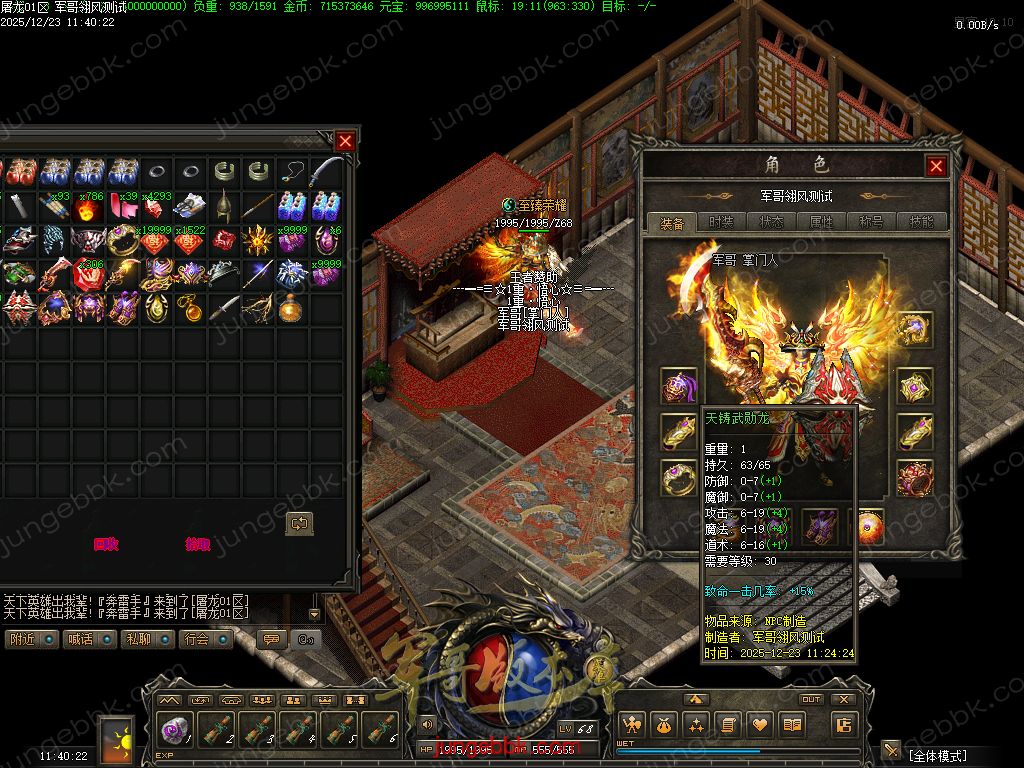Toggle the sound speaker button
Viewport: 1024px width, 768px height.
[x=428, y=724]
